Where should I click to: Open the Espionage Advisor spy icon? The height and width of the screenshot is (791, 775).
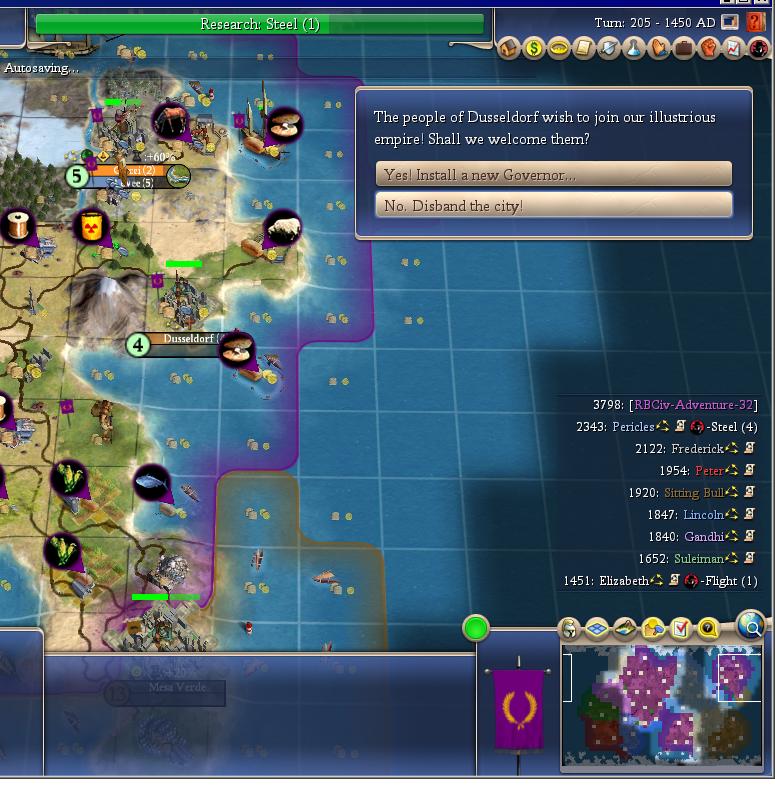click(758, 48)
